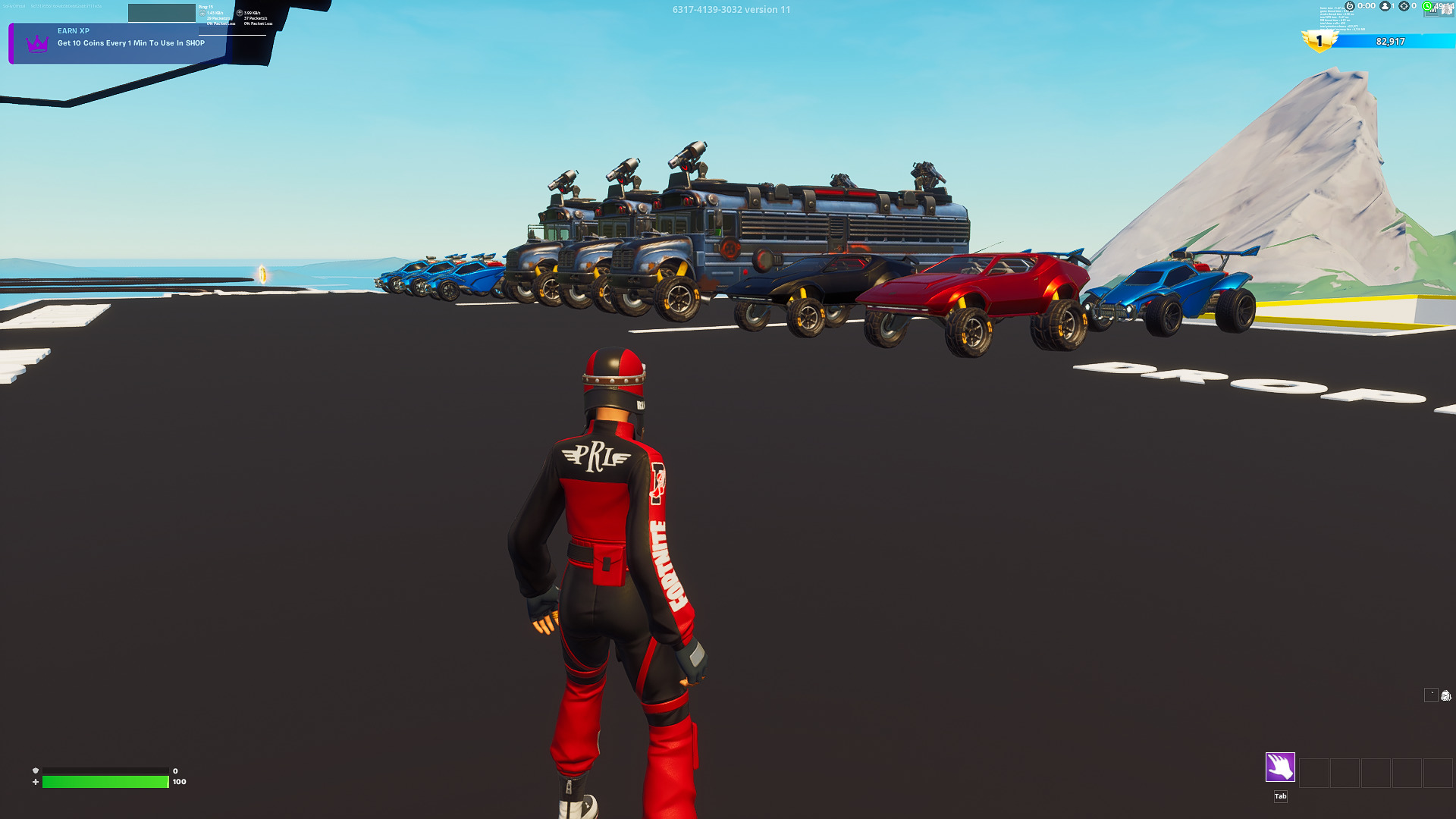Click the Get 10 Coins Every 1 Min text
This screenshot has height=819, width=1456.
click(131, 43)
